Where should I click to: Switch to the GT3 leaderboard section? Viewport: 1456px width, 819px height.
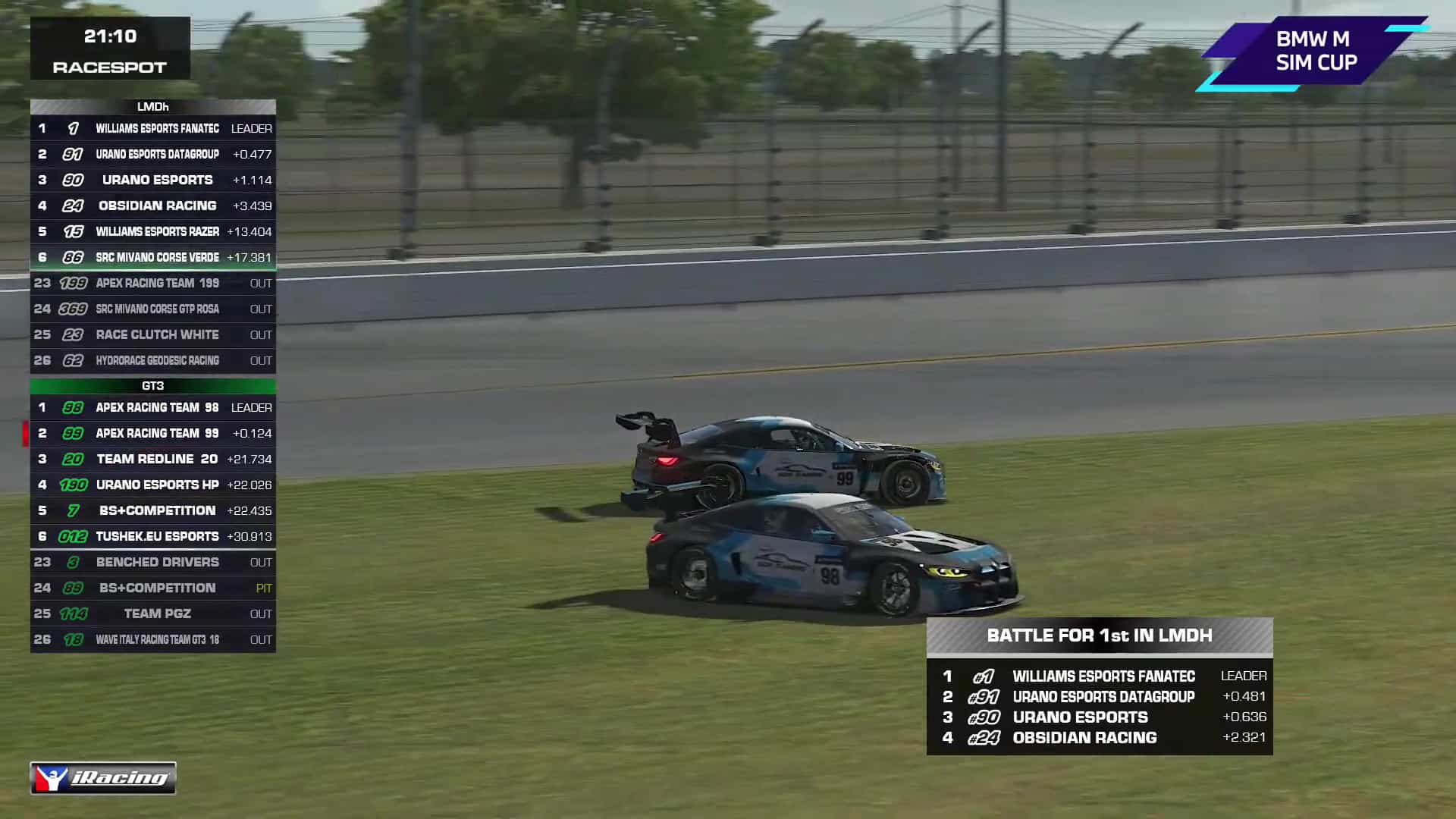(x=152, y=386)
